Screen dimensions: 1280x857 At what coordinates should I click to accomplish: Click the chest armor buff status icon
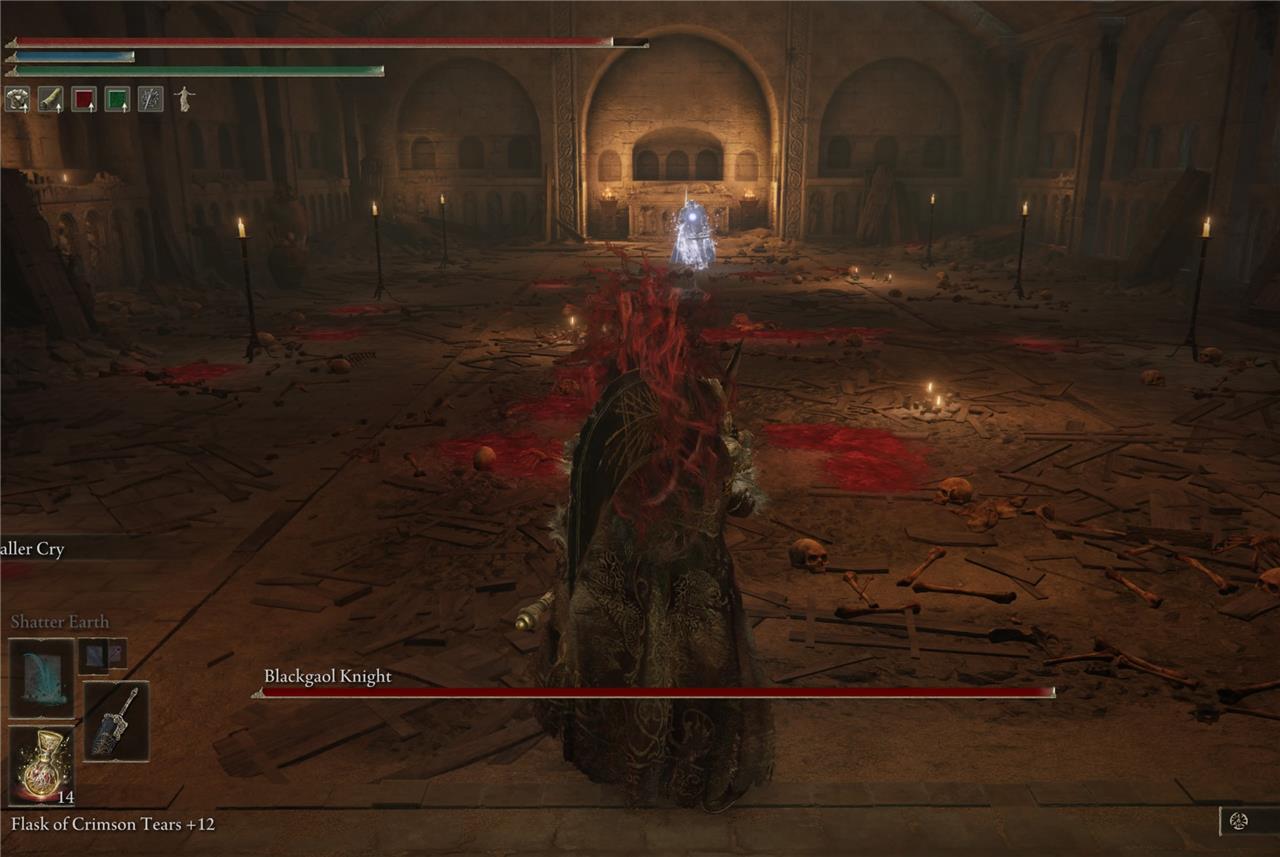click(17, 99)
